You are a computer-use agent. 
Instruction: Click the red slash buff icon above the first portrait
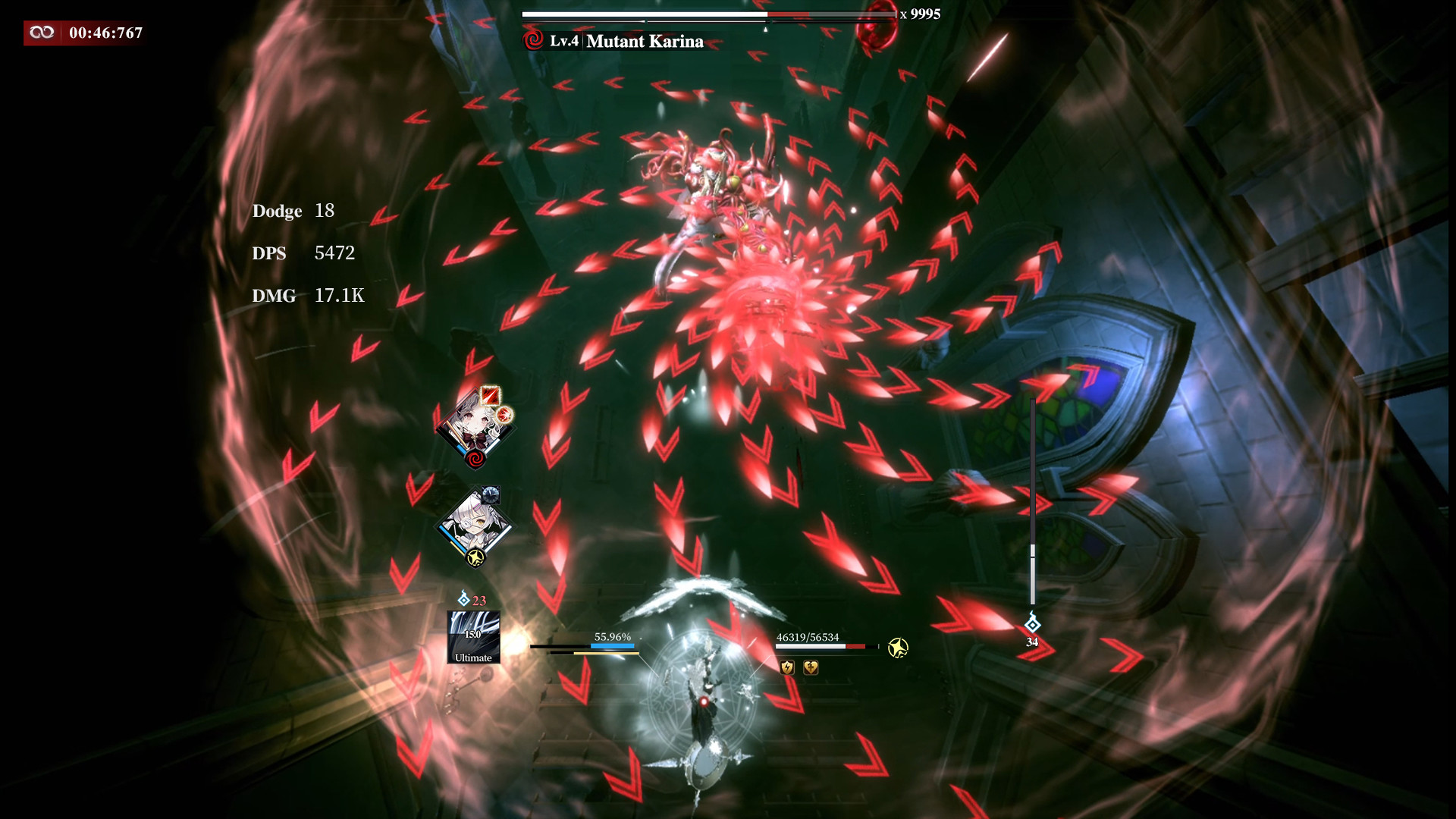490,396
